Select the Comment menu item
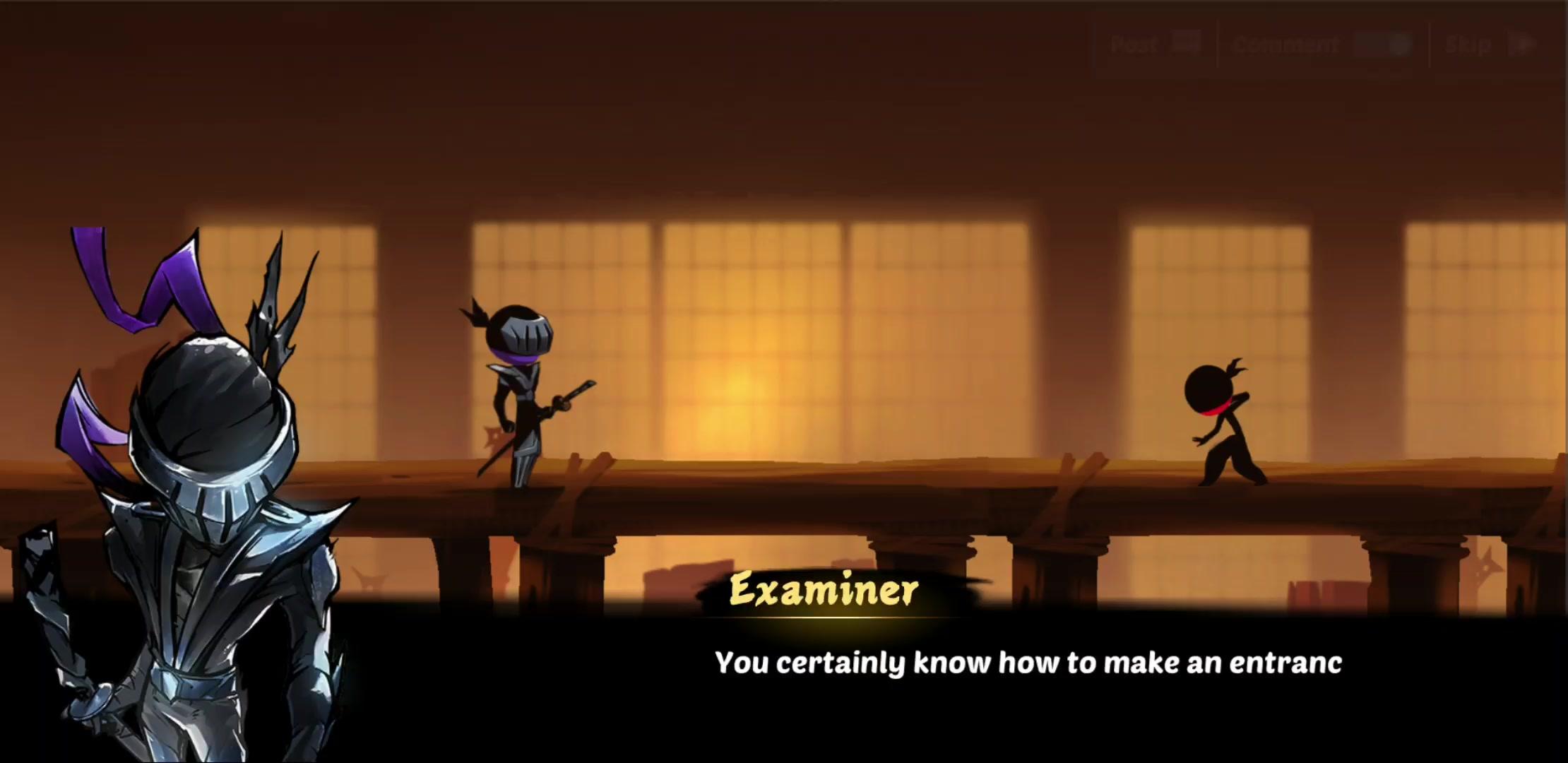 [1285, 44]
